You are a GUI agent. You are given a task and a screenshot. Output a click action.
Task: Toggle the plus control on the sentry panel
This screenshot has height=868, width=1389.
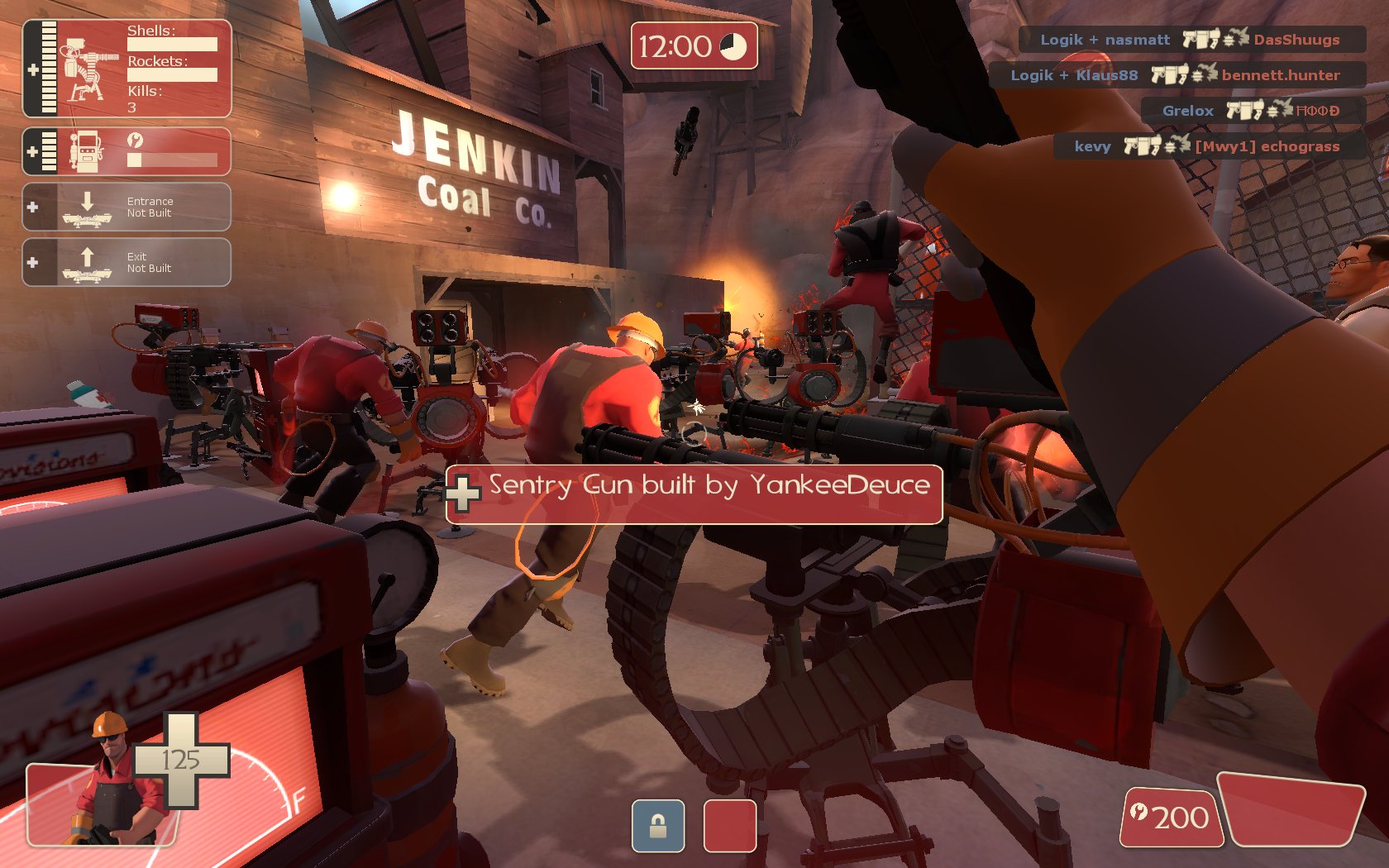point(32,70)
